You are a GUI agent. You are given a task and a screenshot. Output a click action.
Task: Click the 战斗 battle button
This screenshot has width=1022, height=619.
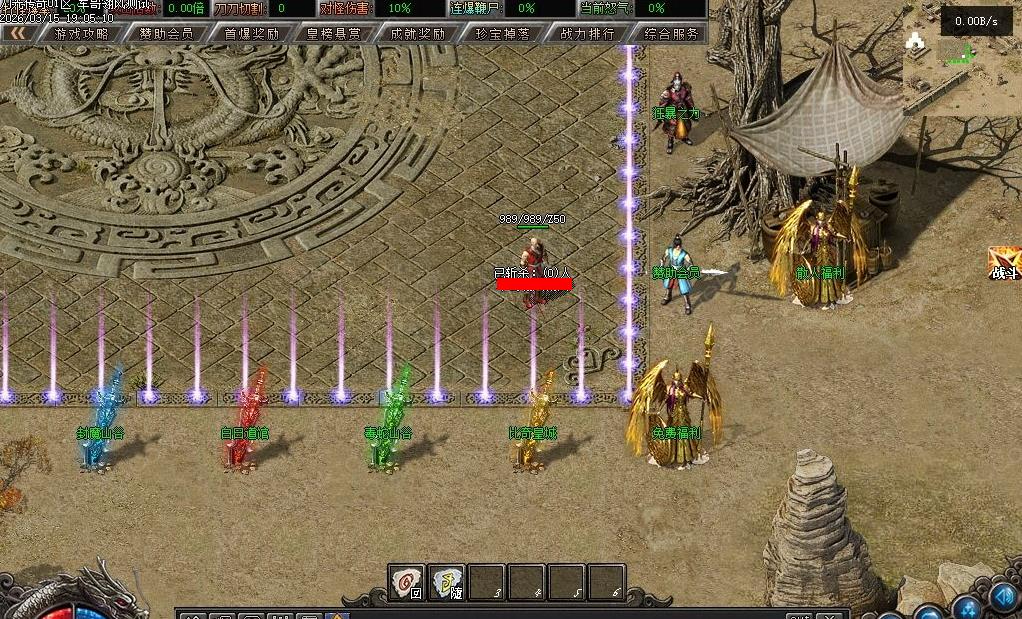point(1004,264)
